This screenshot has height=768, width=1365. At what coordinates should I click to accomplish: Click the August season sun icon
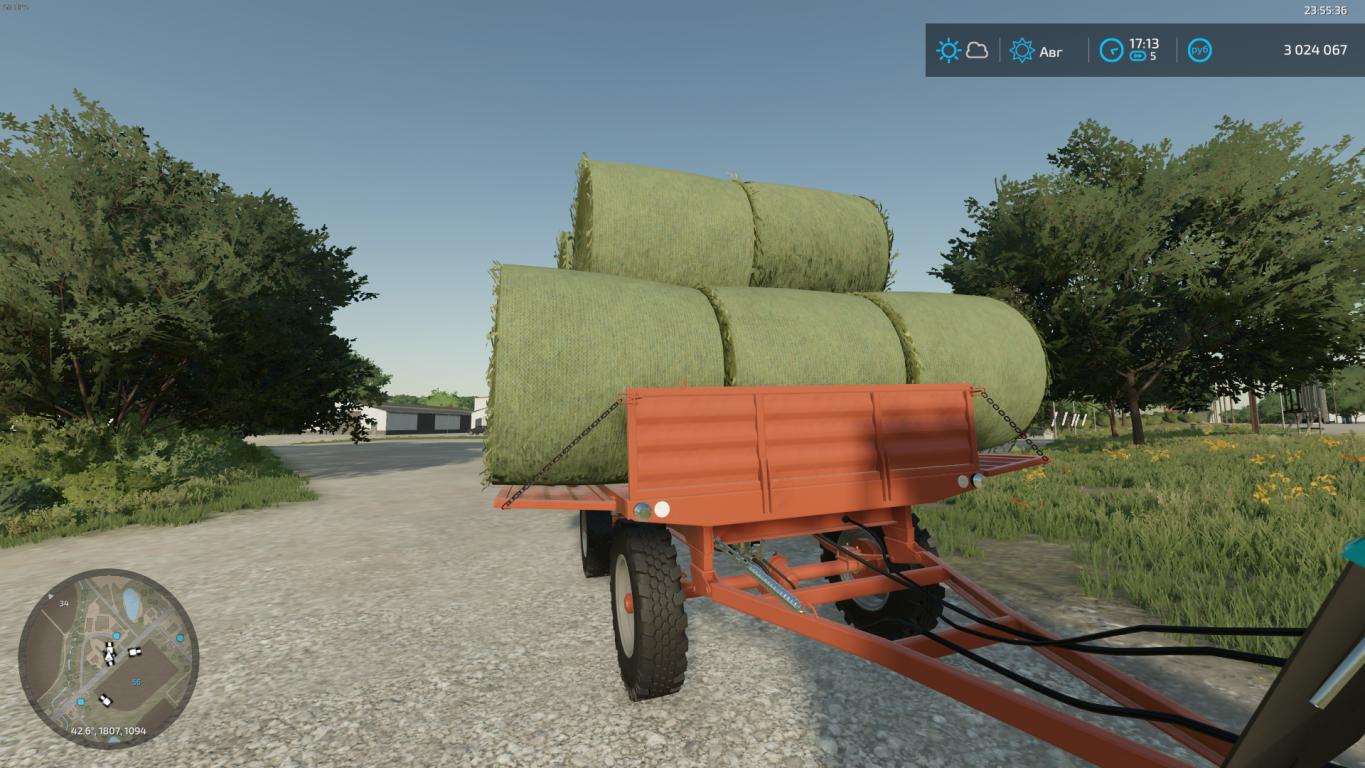[x=1022, y=50]
